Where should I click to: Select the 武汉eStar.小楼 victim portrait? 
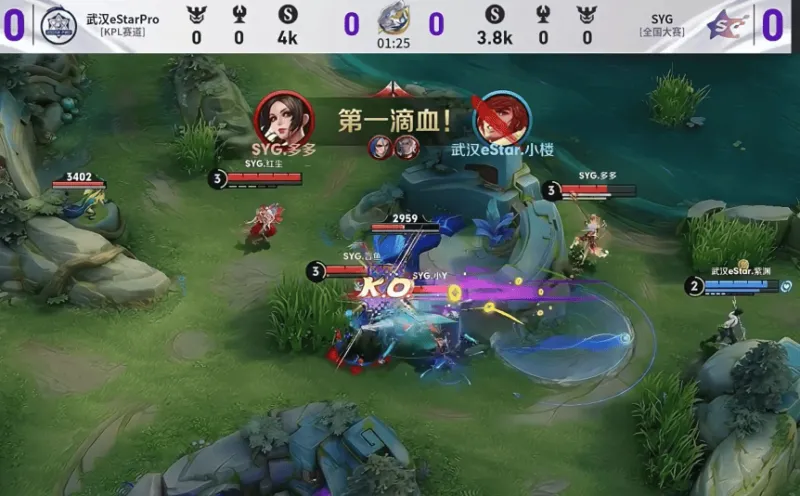[502, 119]
